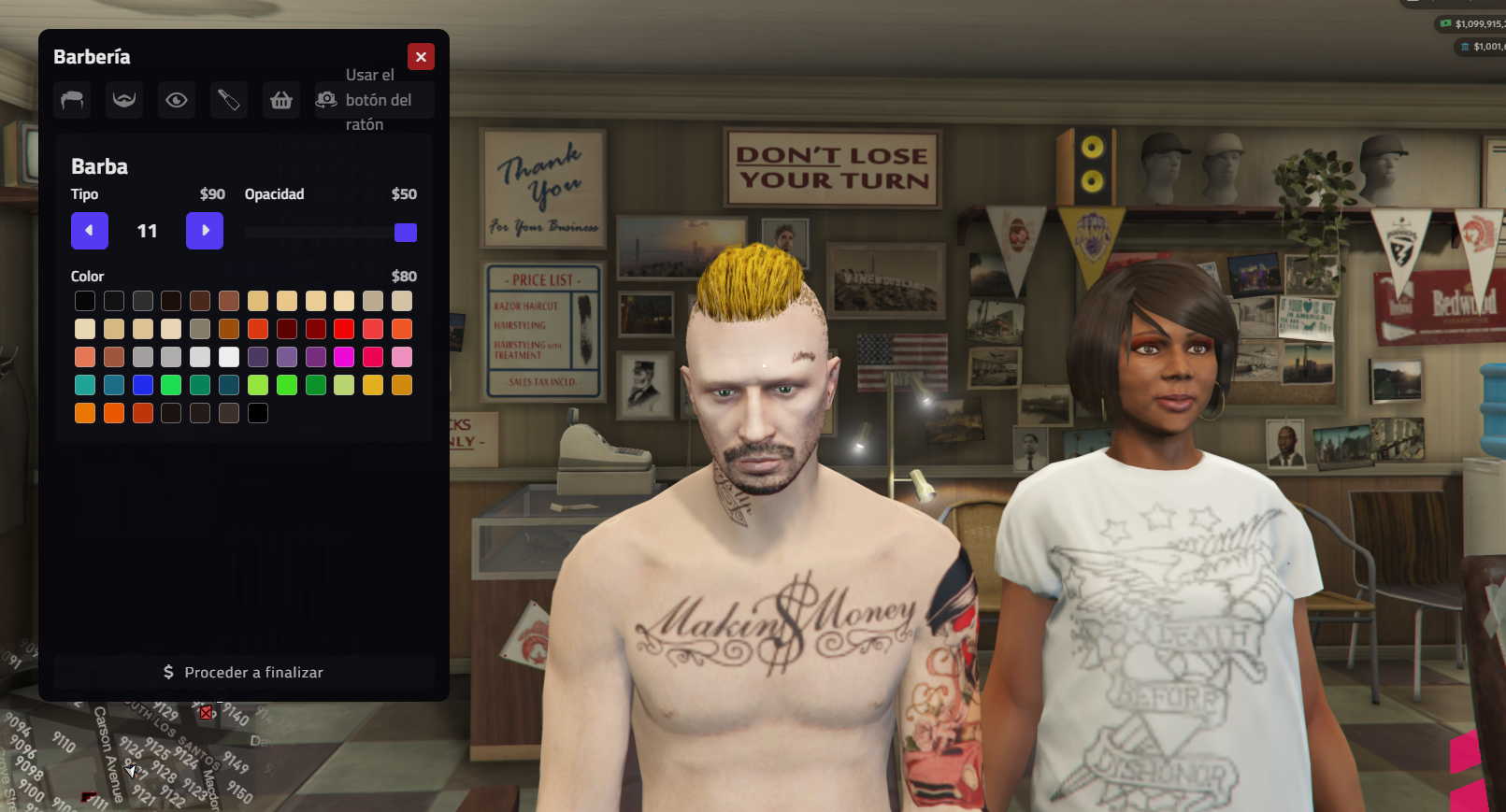Screen dimensions: 1506x812
Task: Open the hair styles tab
Action: [72, 100]
